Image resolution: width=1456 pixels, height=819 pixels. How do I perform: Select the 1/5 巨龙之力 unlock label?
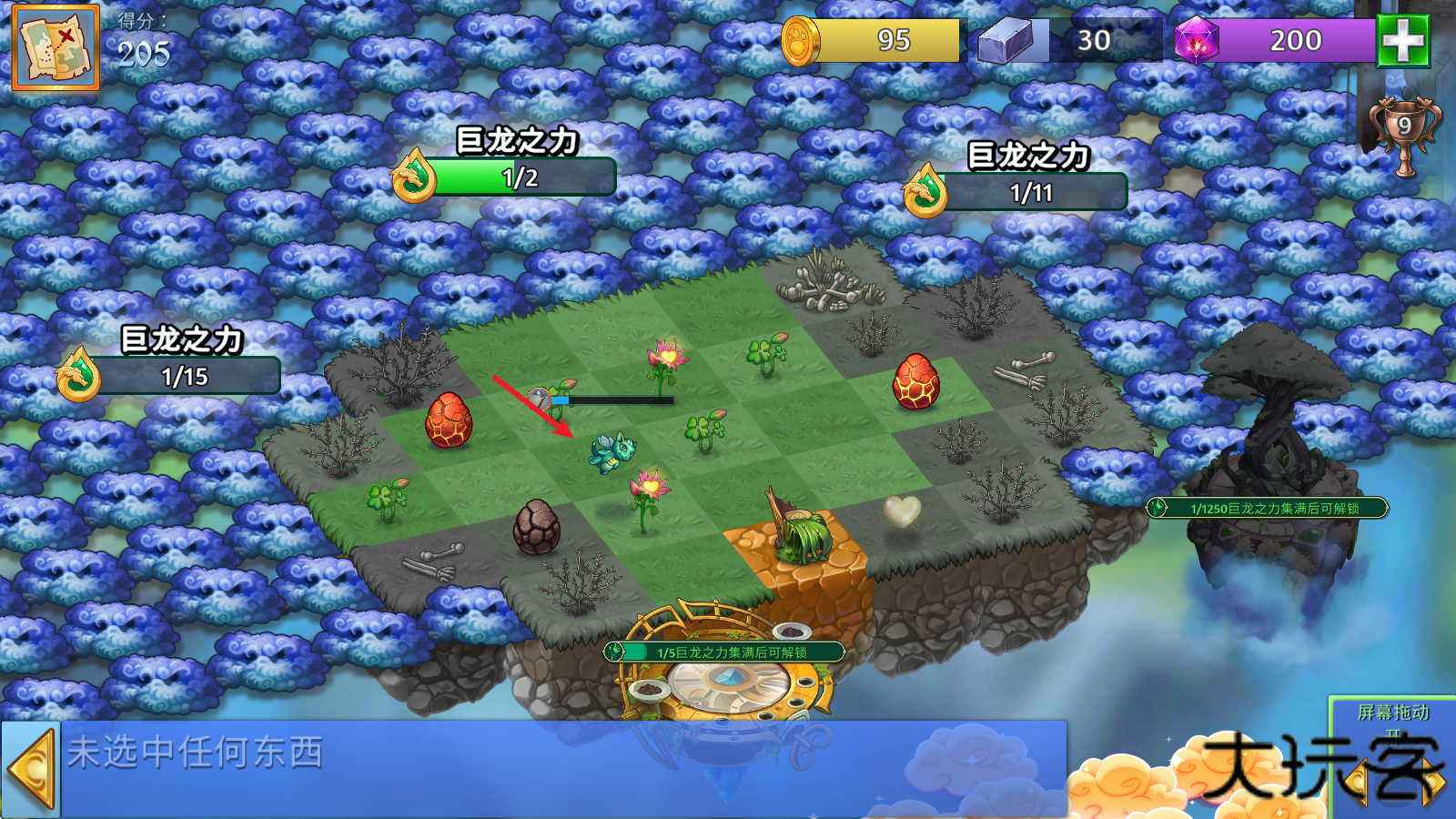tap(725, 652)
